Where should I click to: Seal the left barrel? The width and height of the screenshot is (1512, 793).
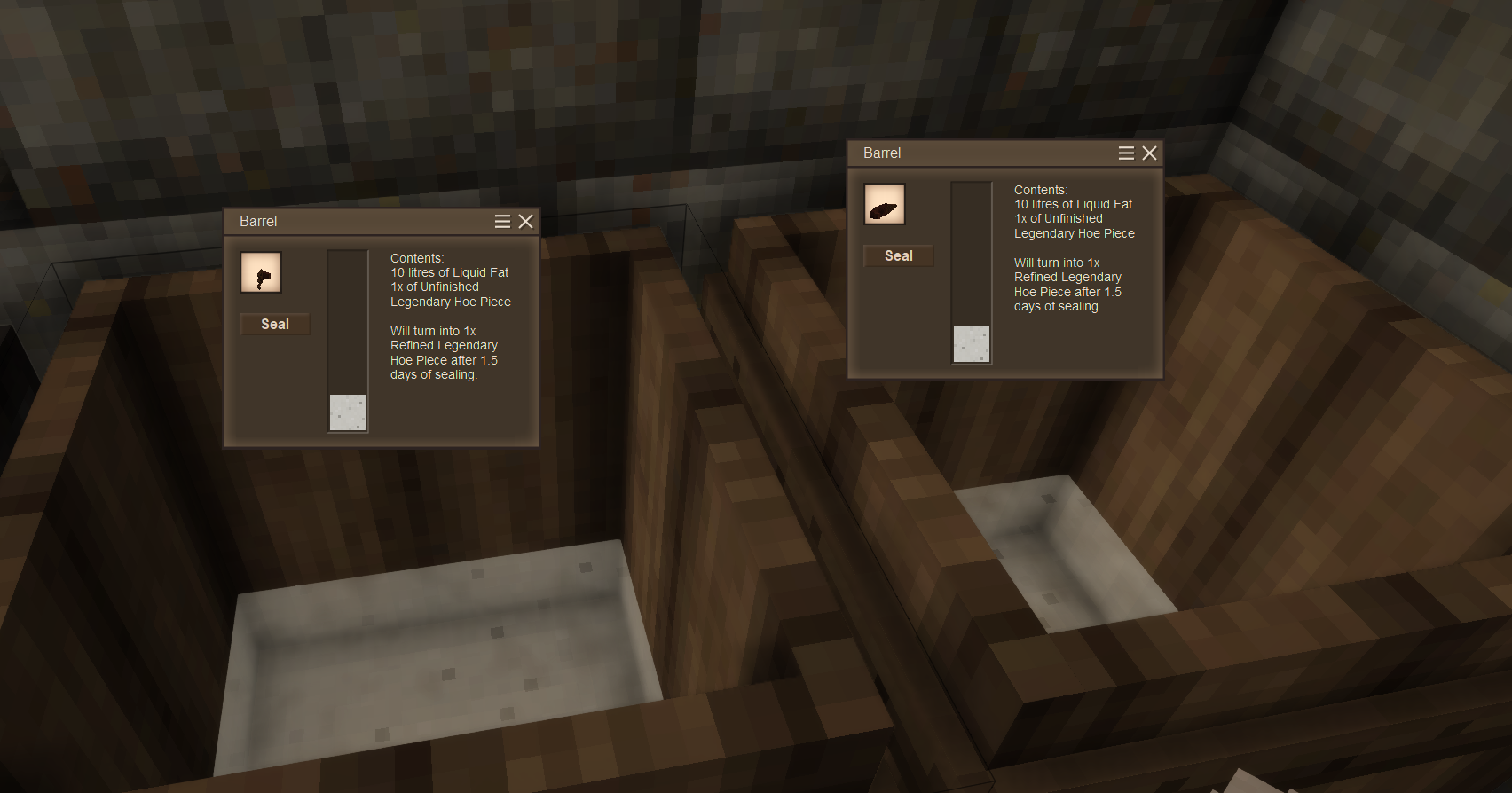(273, 324)
